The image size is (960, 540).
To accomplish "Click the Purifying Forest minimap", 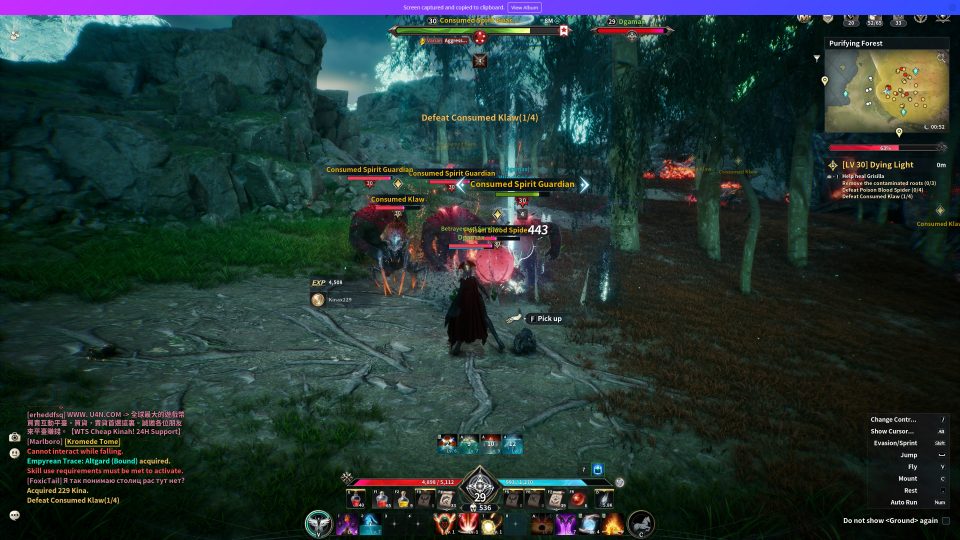I will 886,91.
